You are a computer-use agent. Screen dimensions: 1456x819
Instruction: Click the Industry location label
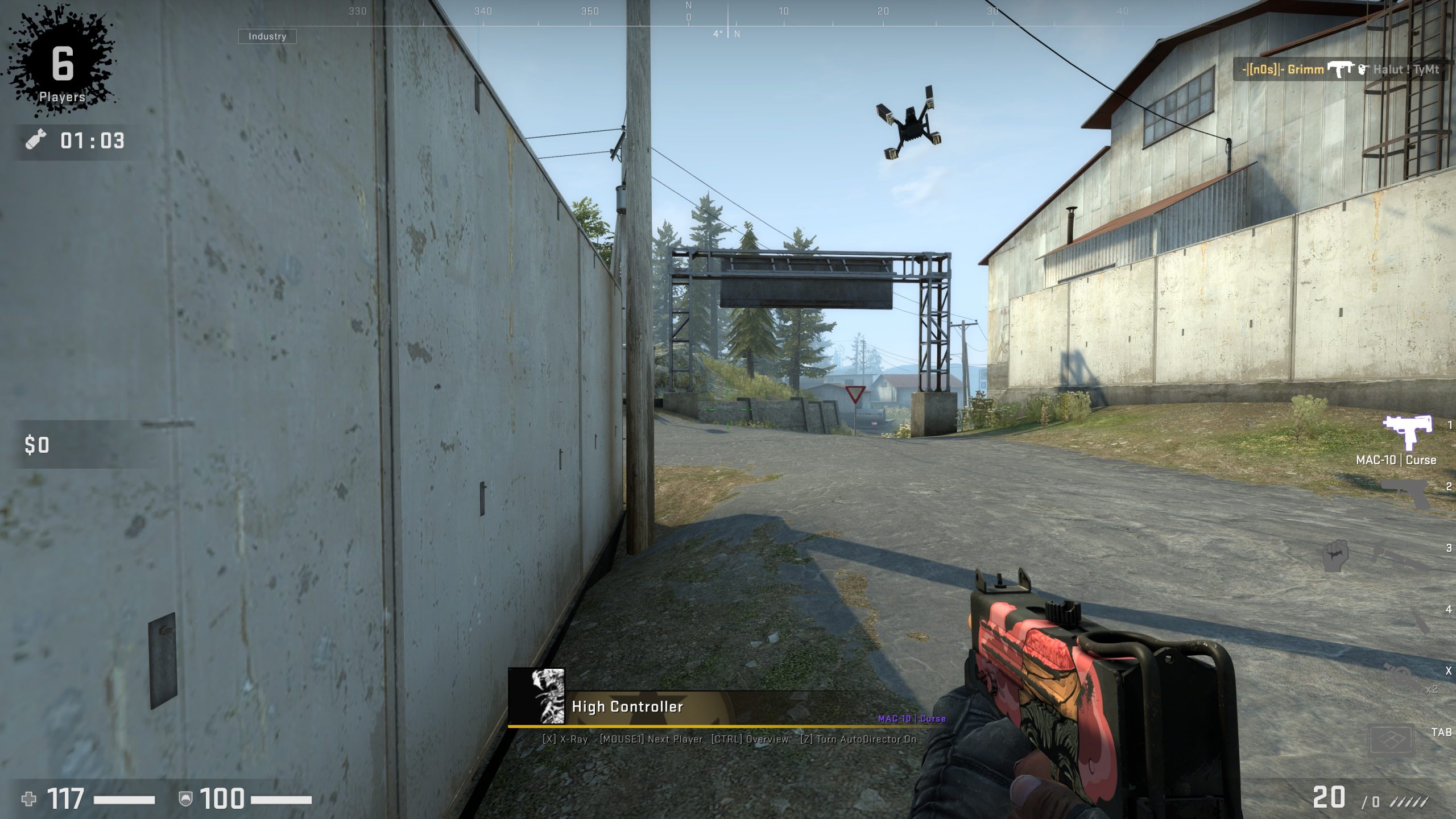pos(267,36)
